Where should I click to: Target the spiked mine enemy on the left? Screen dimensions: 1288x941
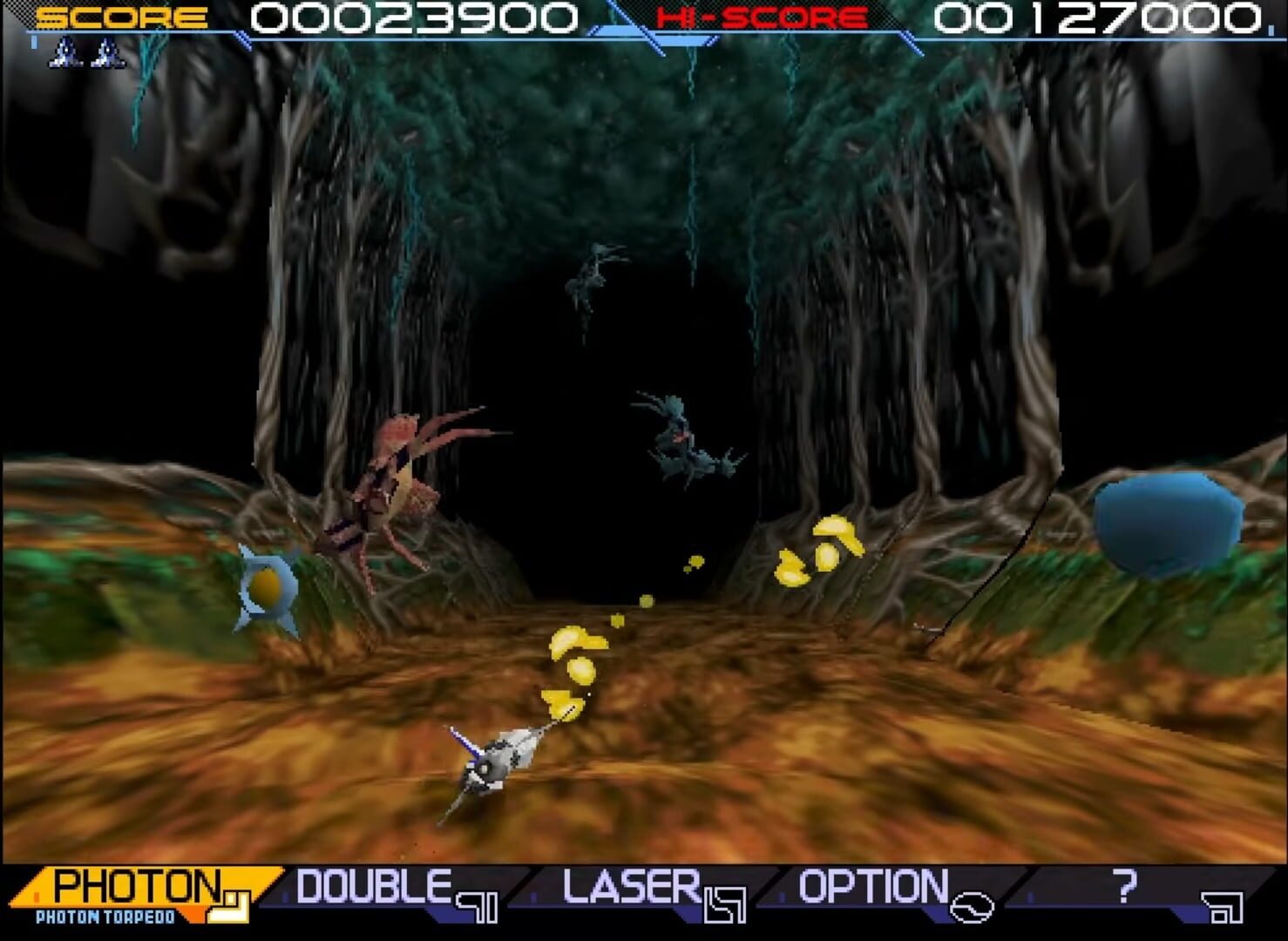coord(268,586)
